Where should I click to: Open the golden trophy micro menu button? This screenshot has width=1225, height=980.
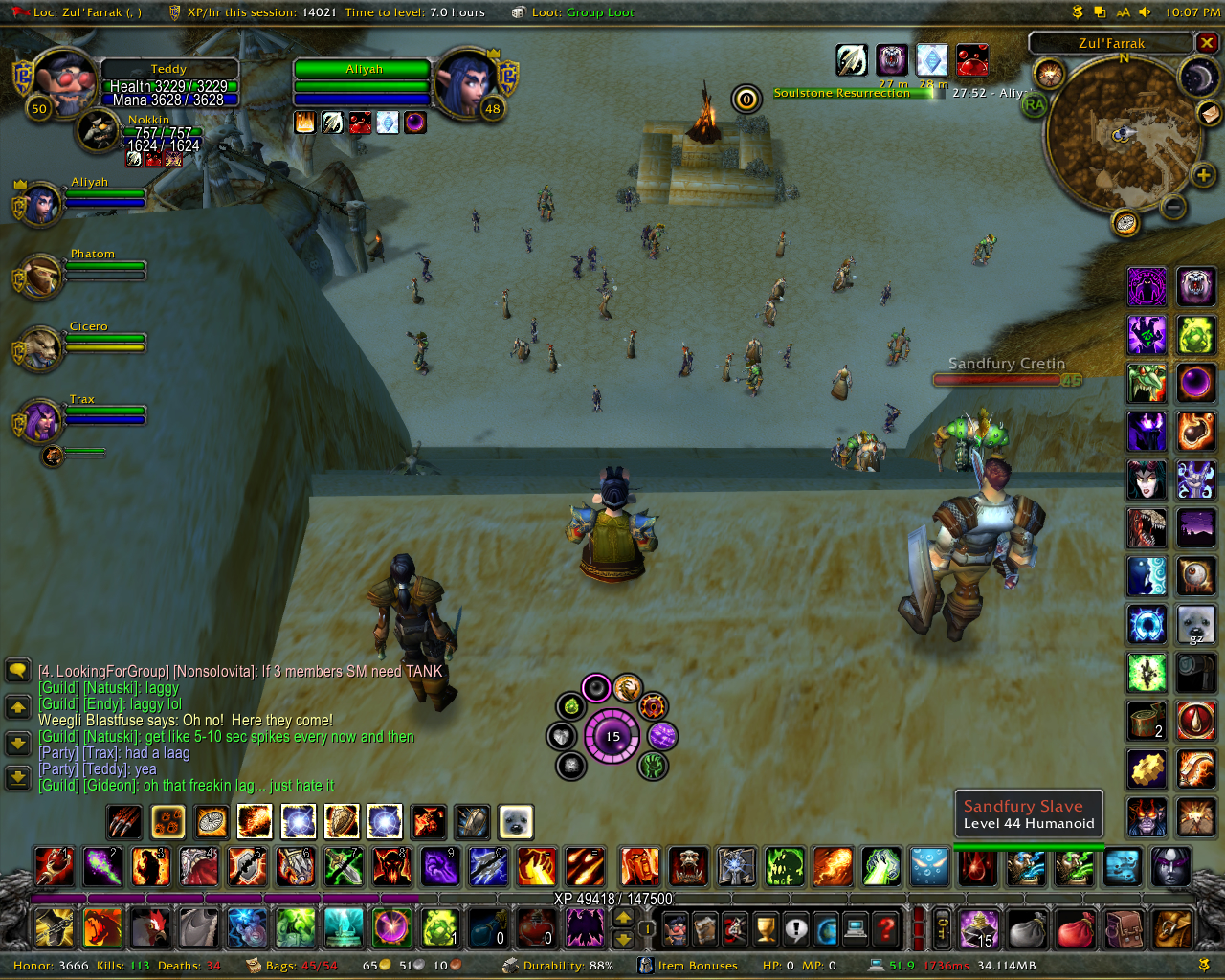(766, 928)
